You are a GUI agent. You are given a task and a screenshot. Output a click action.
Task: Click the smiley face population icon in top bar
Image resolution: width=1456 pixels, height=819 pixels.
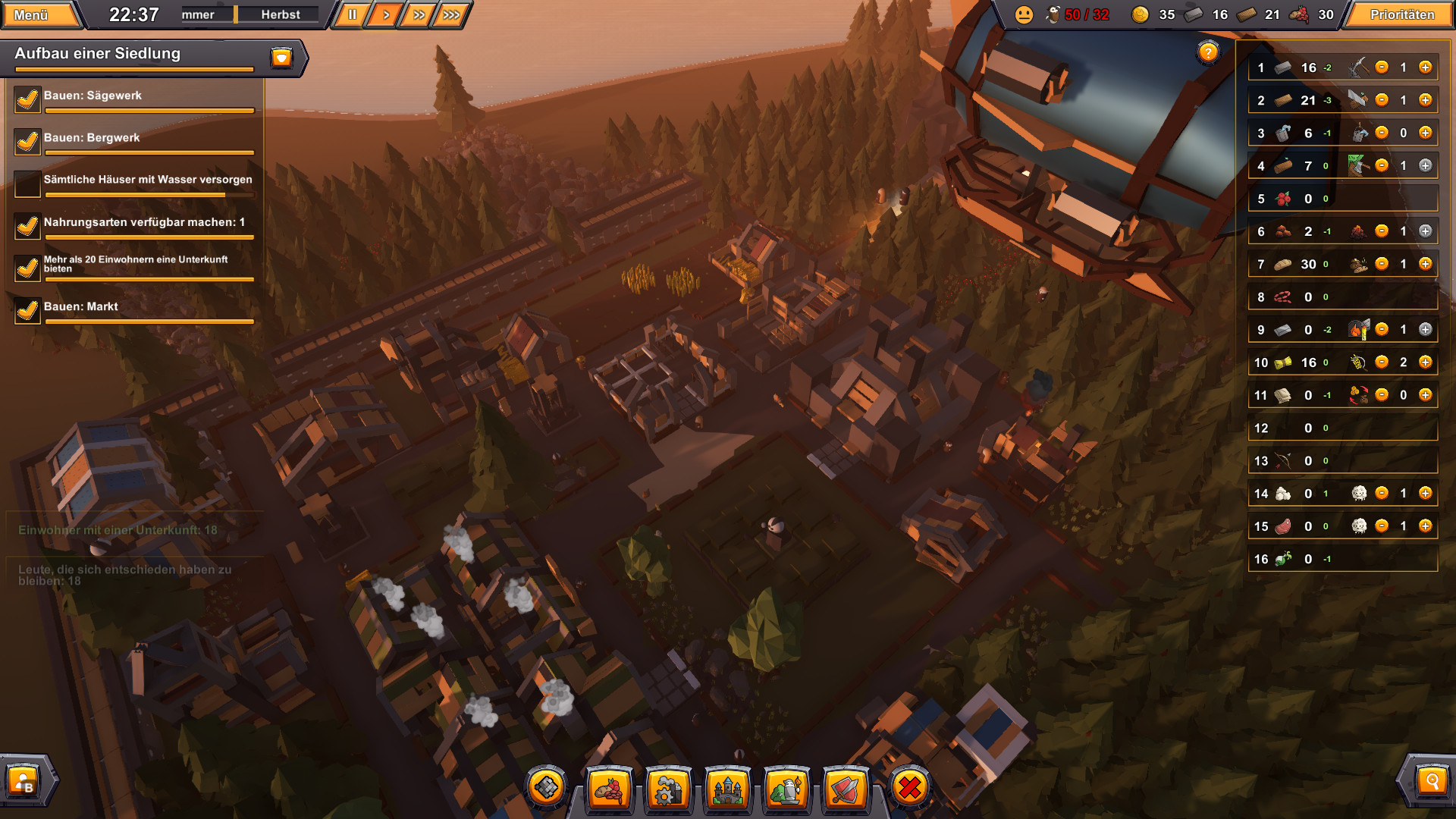click(1024, 14)
